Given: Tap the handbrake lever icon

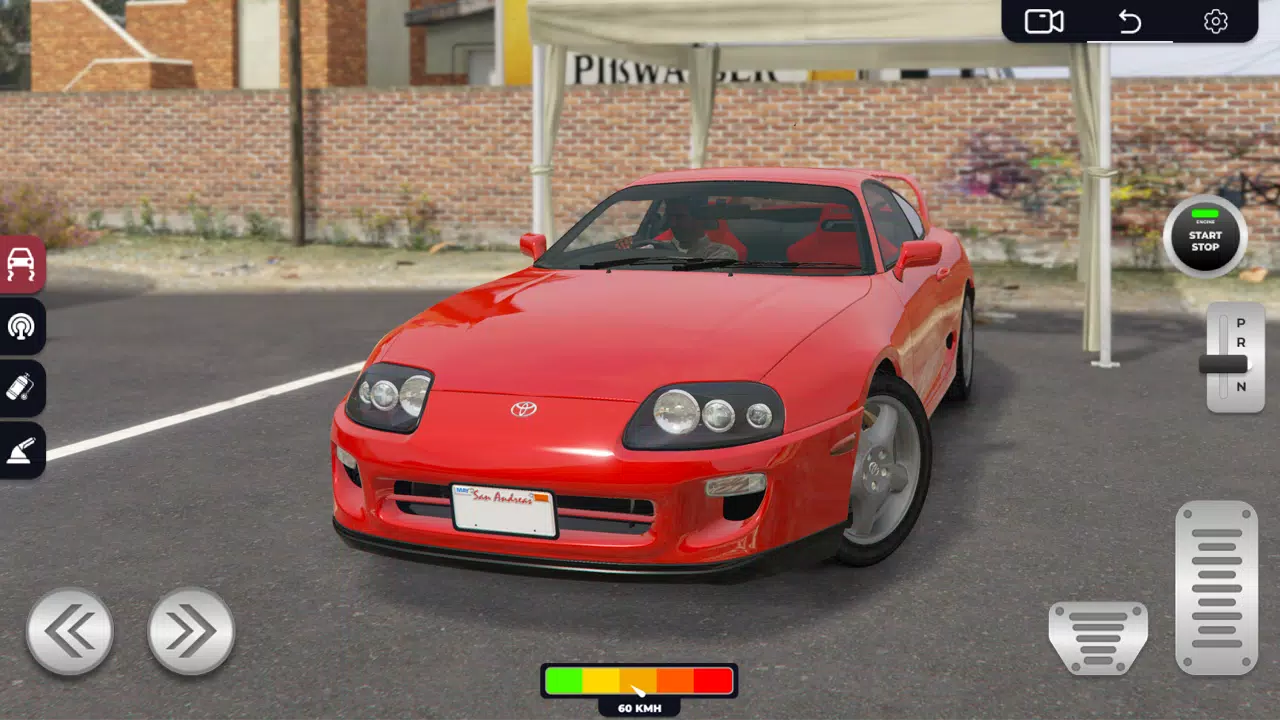Looking at the screenshot, I should [x=22, y=450].
